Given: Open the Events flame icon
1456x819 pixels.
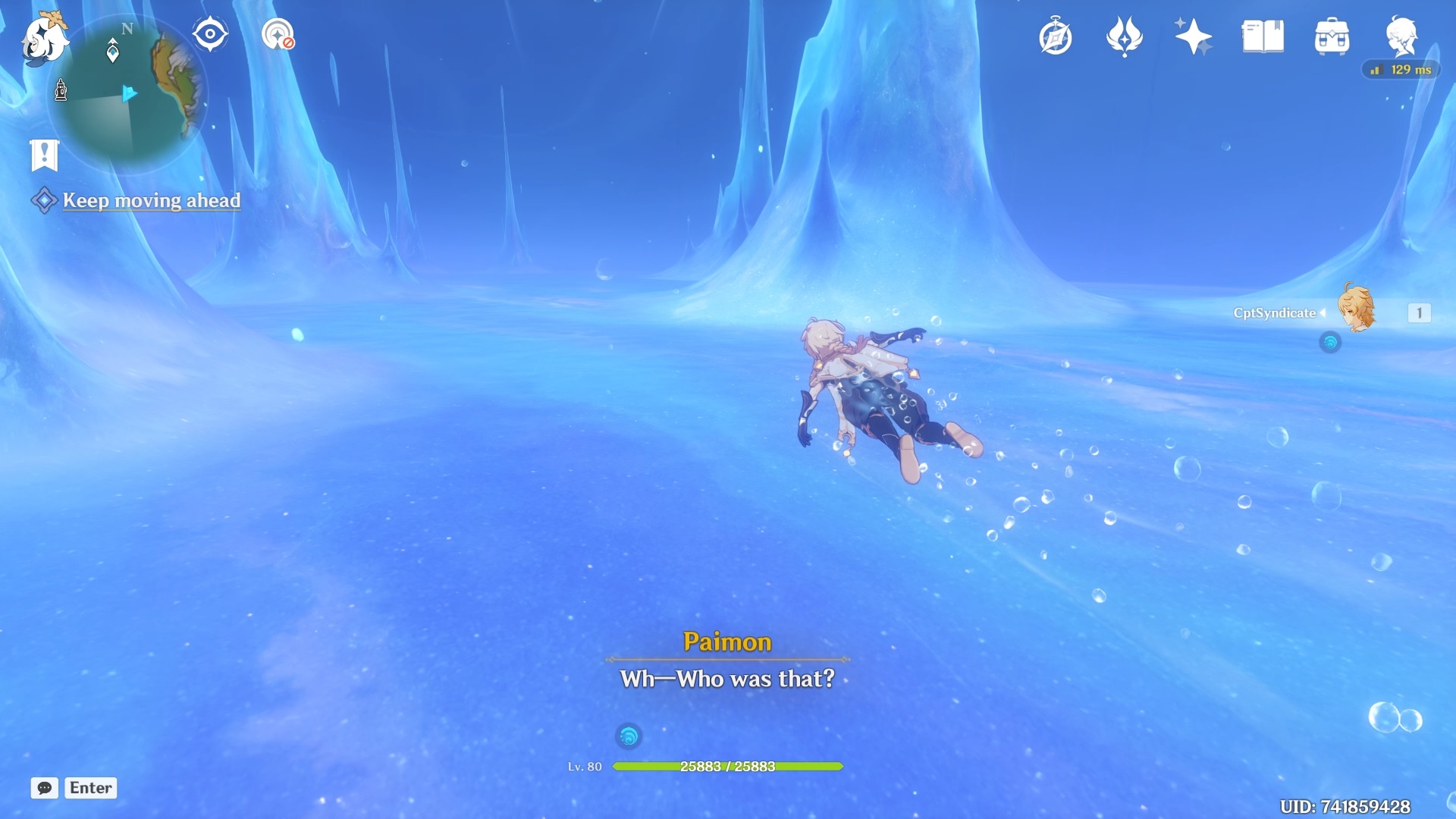Looking at the screenshot, I should [x=1124, y=36].
